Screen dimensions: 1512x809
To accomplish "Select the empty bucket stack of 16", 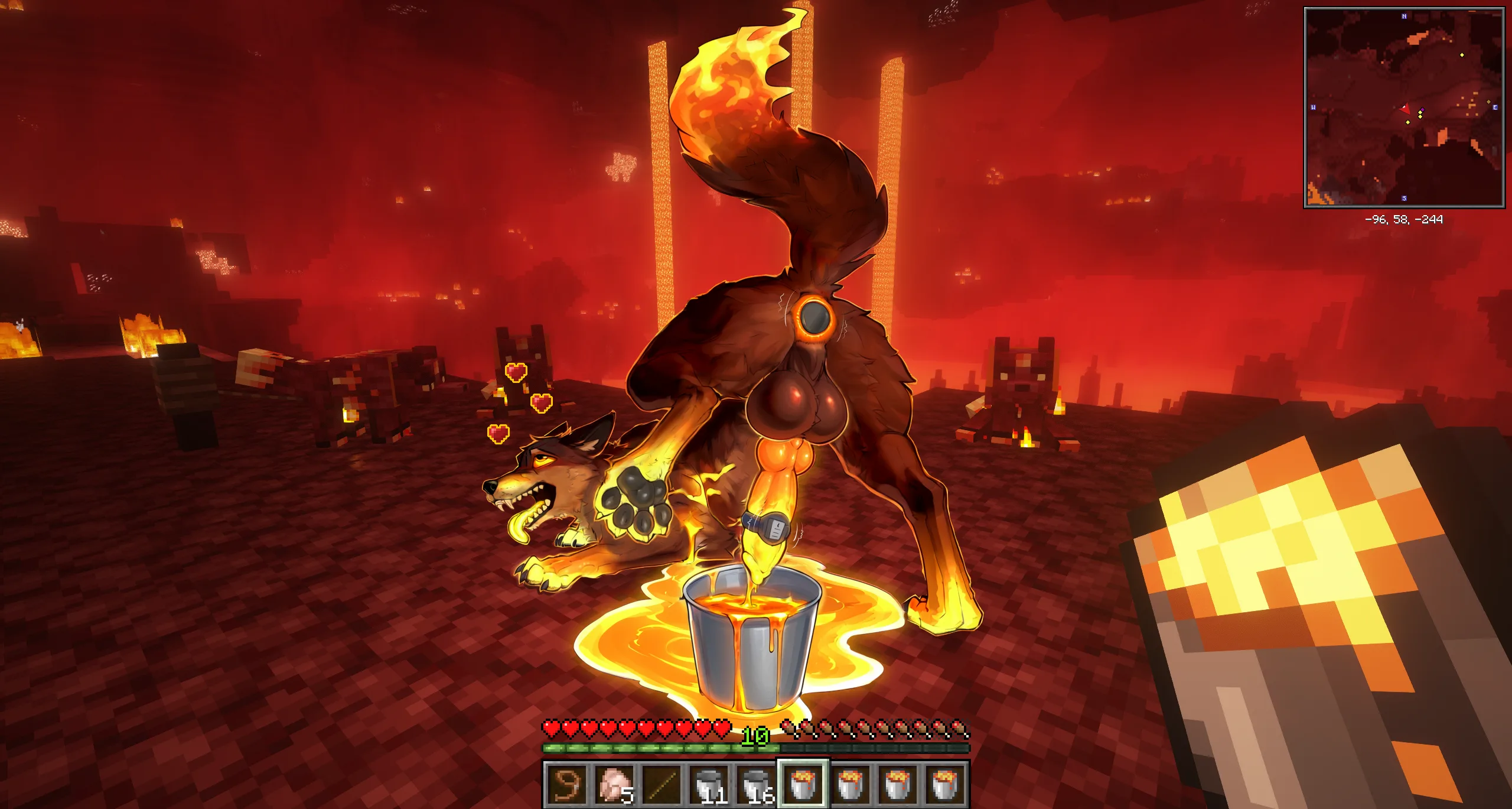I will click(x=755, y=784).
